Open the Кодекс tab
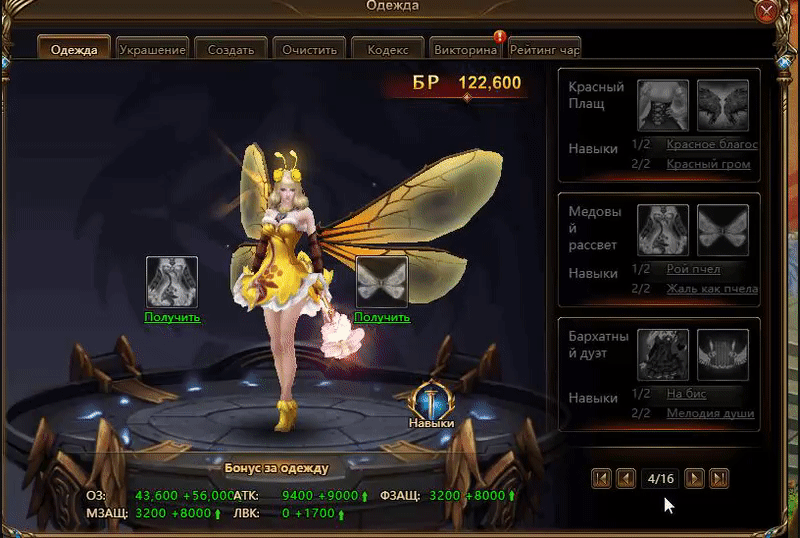Screen dimensions: 800x538 pos(387,49)
